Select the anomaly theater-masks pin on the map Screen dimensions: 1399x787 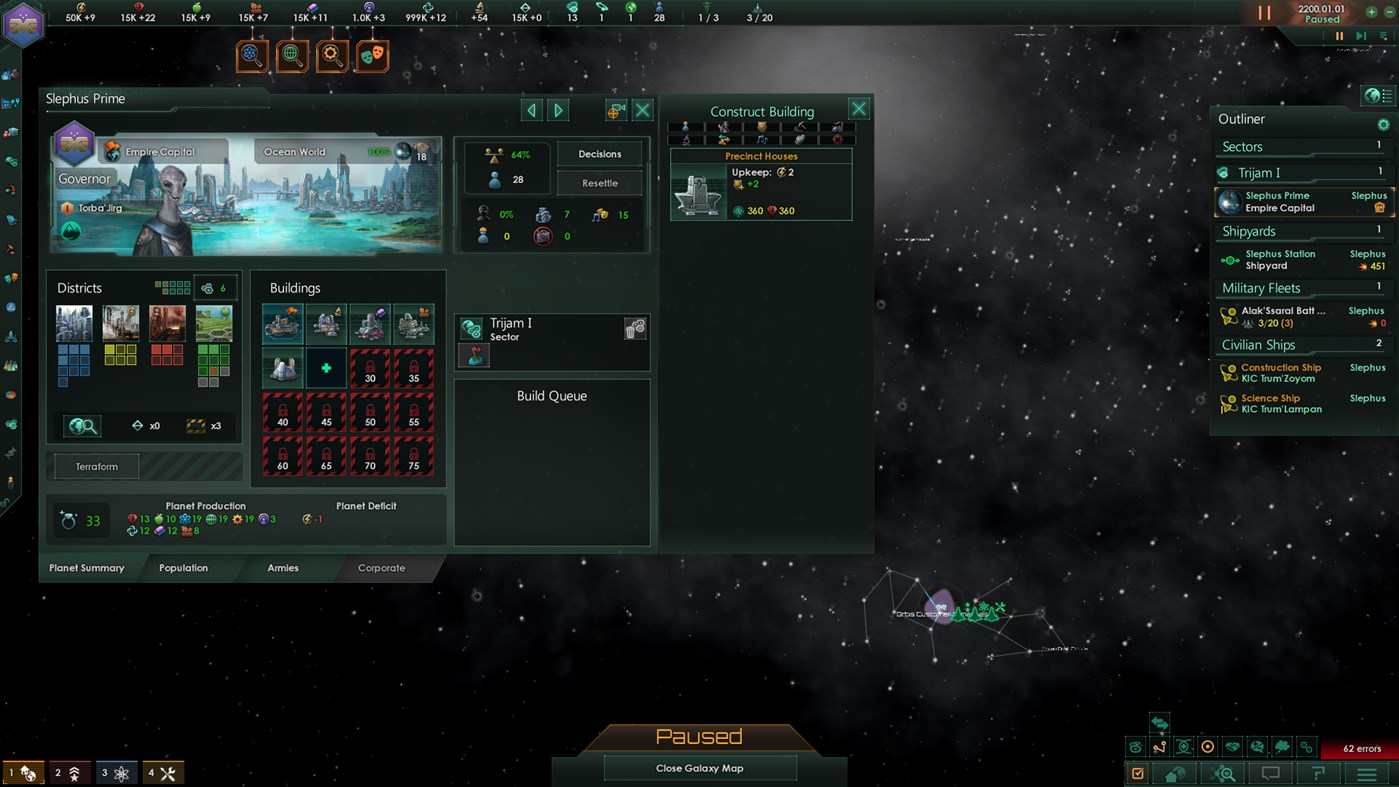coord(371,55)
